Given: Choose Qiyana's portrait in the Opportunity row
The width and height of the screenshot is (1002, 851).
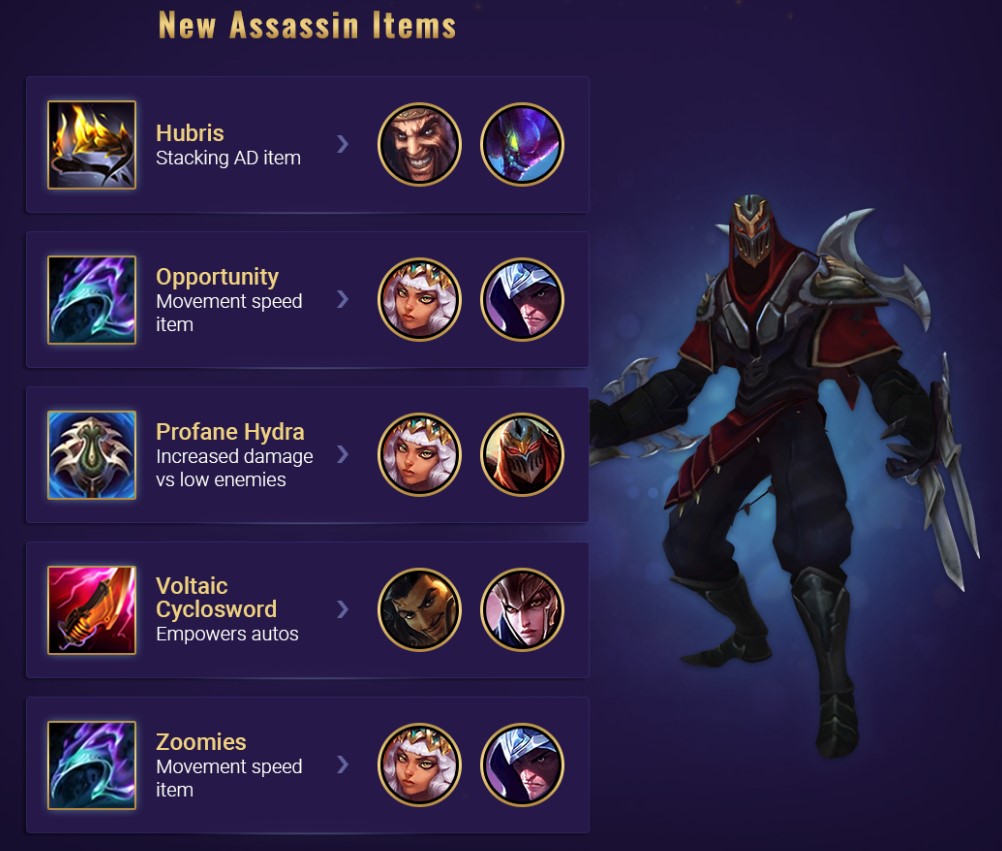Looking at the screenshot, I should click(419, 300).
